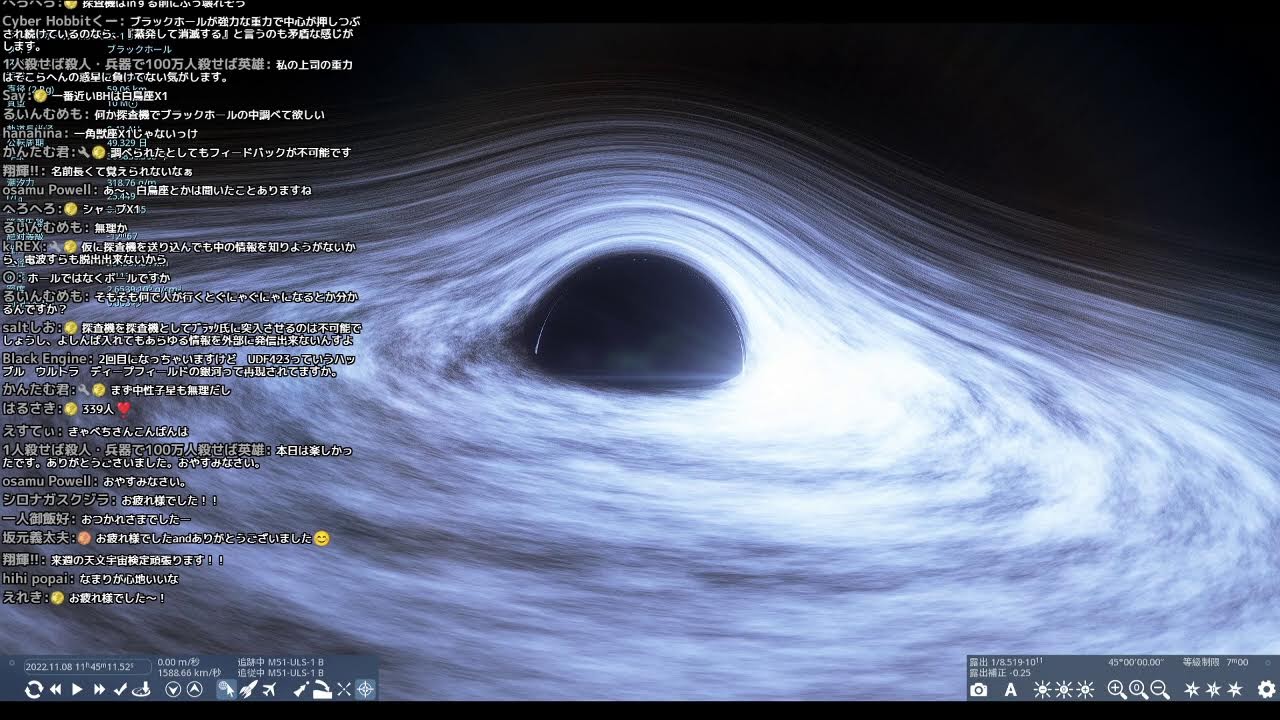Screen dimensions: 1280x720
Task: Zoom in using the magnifier plus icon
Action: coord(1118,690)
